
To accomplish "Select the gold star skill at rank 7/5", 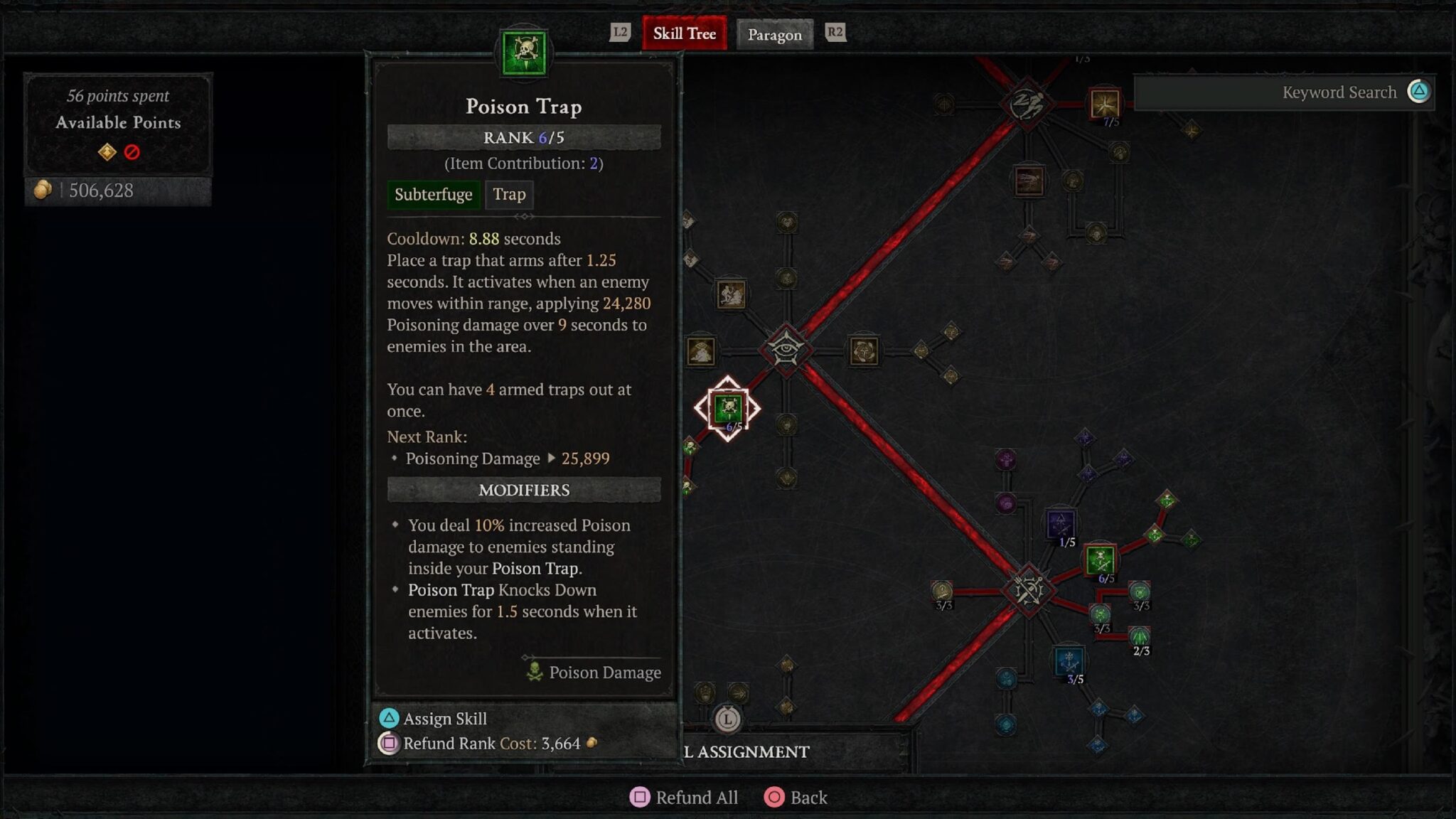I will pos(1104,104).
